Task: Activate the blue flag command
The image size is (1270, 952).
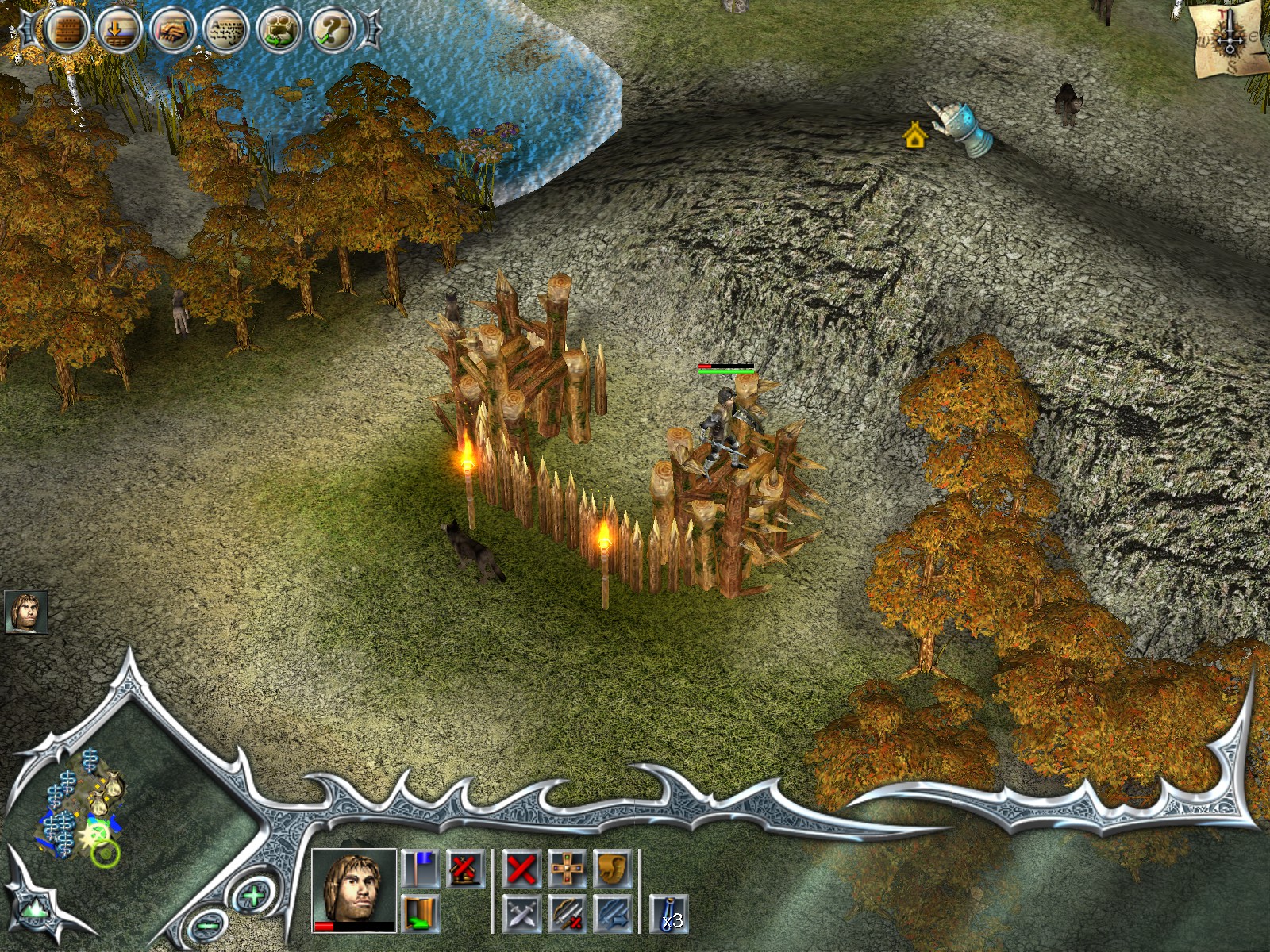Action: pyautogui.click(x=420, y=869)
